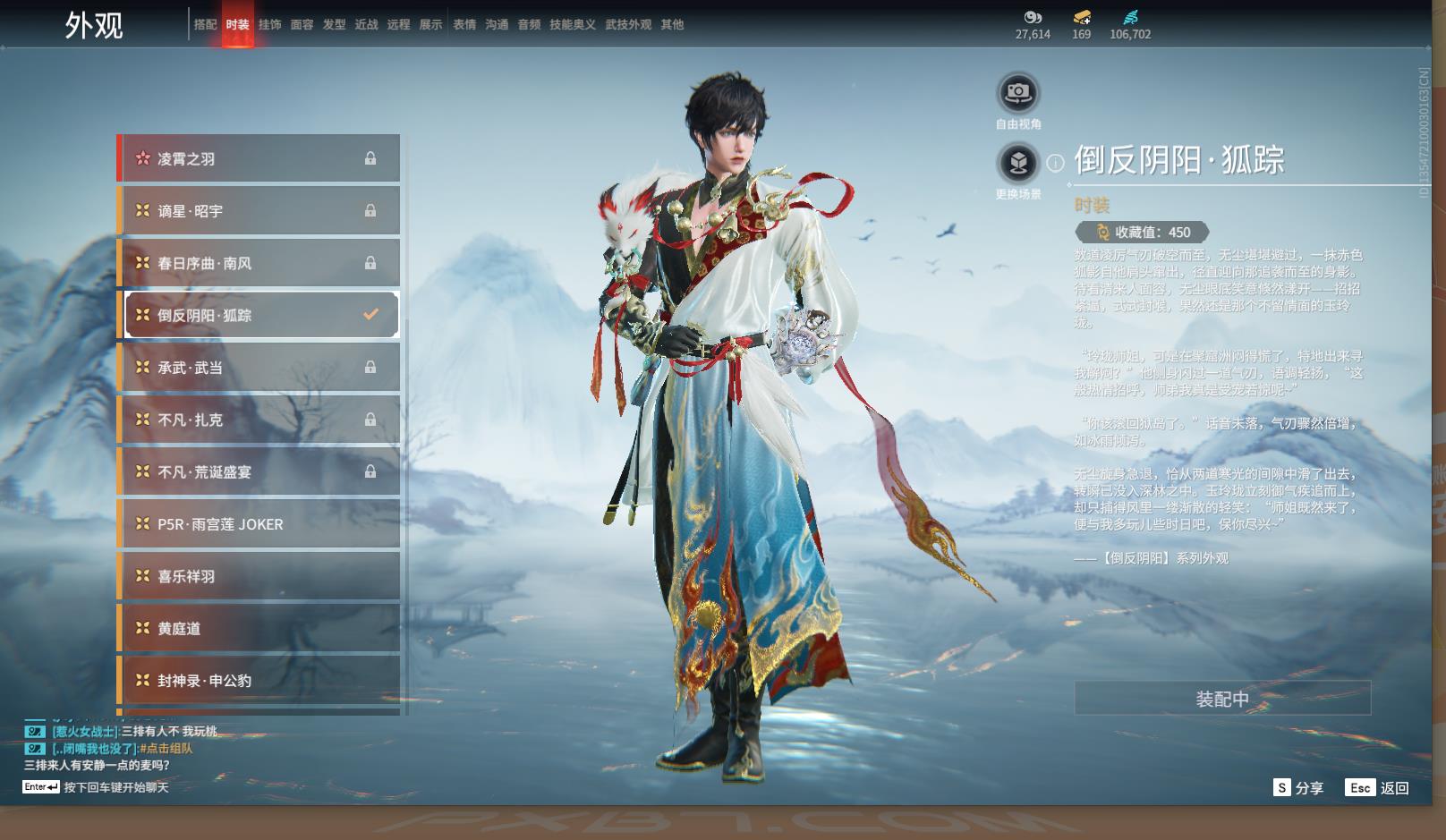This screenshot has width=1446, height=840.
Task: Show the 表情 tab
Action: (x=464, y=25)
